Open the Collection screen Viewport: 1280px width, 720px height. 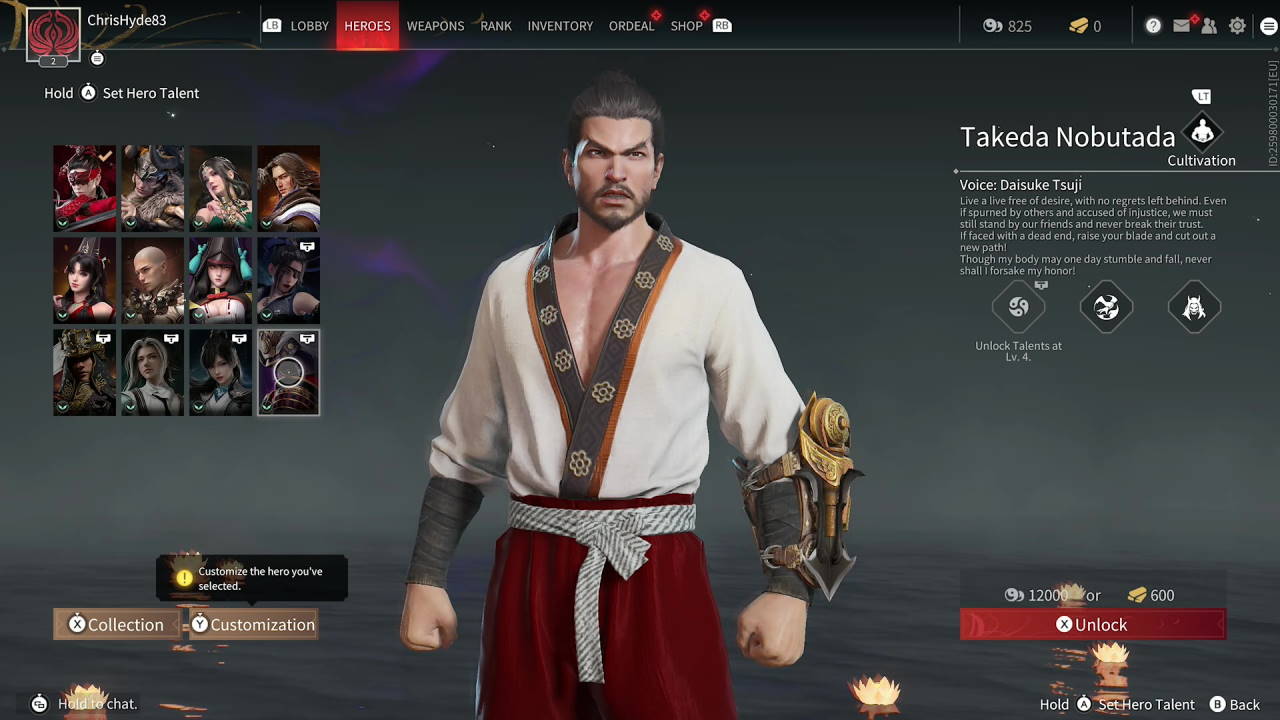(116, 624)
